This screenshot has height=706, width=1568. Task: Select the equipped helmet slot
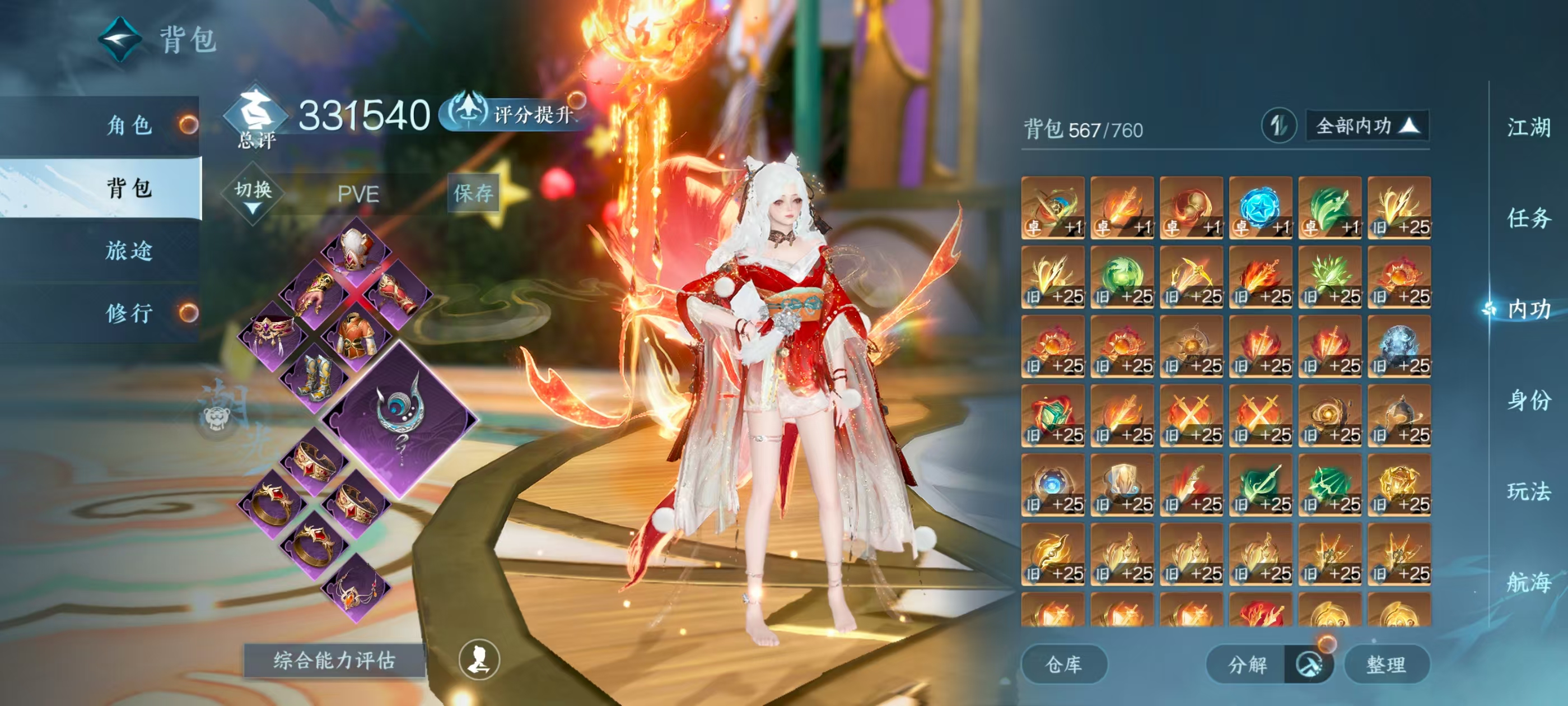click(356, 249)
